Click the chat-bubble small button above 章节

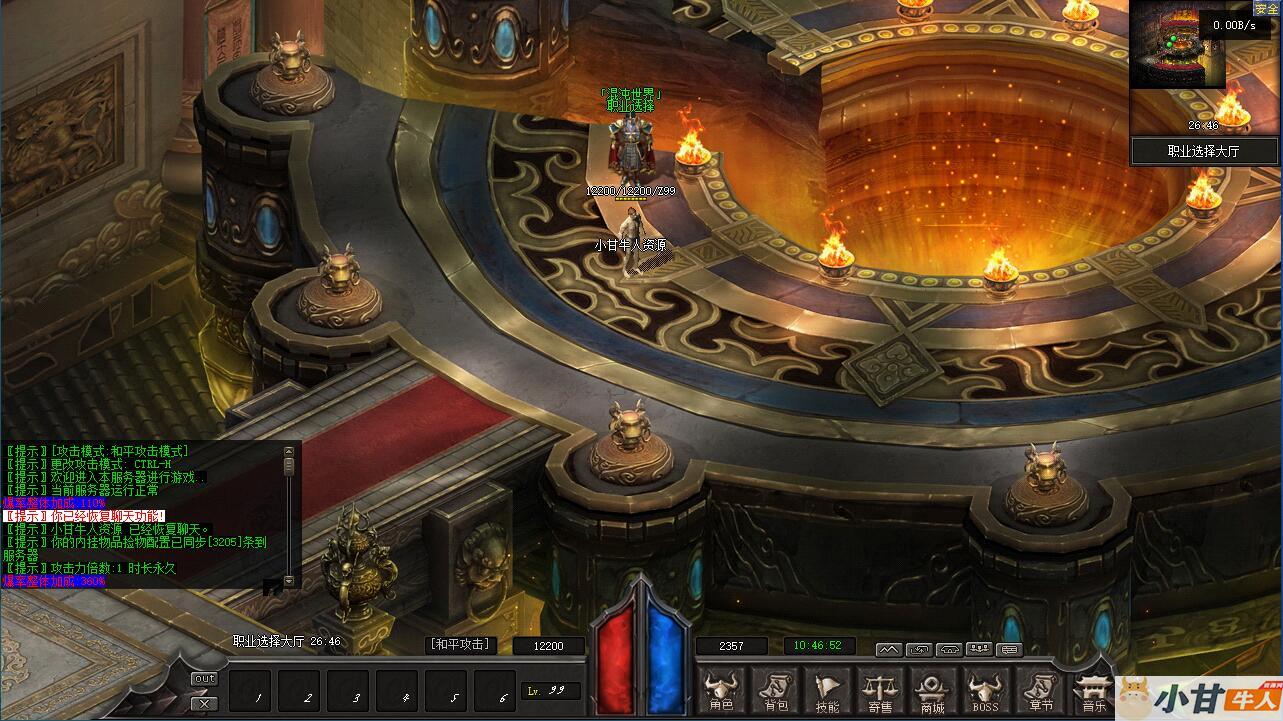[x=1009, y=649]
